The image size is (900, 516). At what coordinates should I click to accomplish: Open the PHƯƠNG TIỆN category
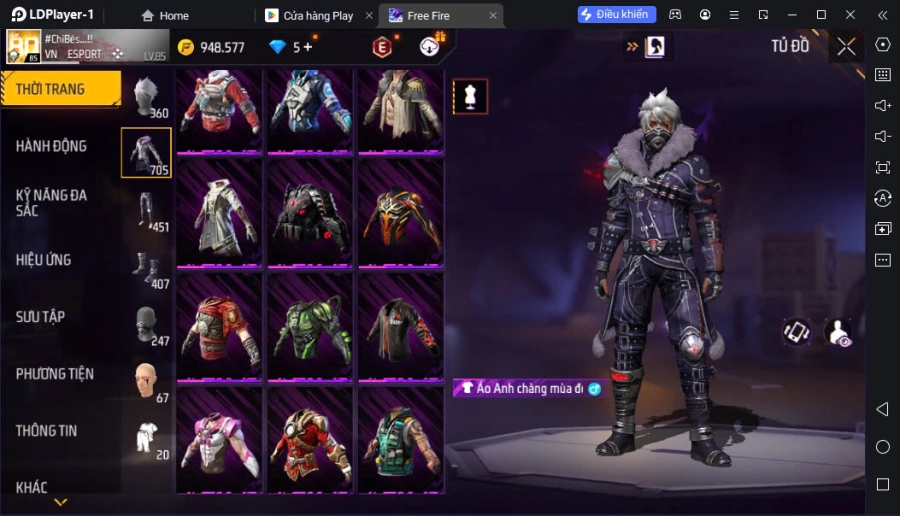55,374
